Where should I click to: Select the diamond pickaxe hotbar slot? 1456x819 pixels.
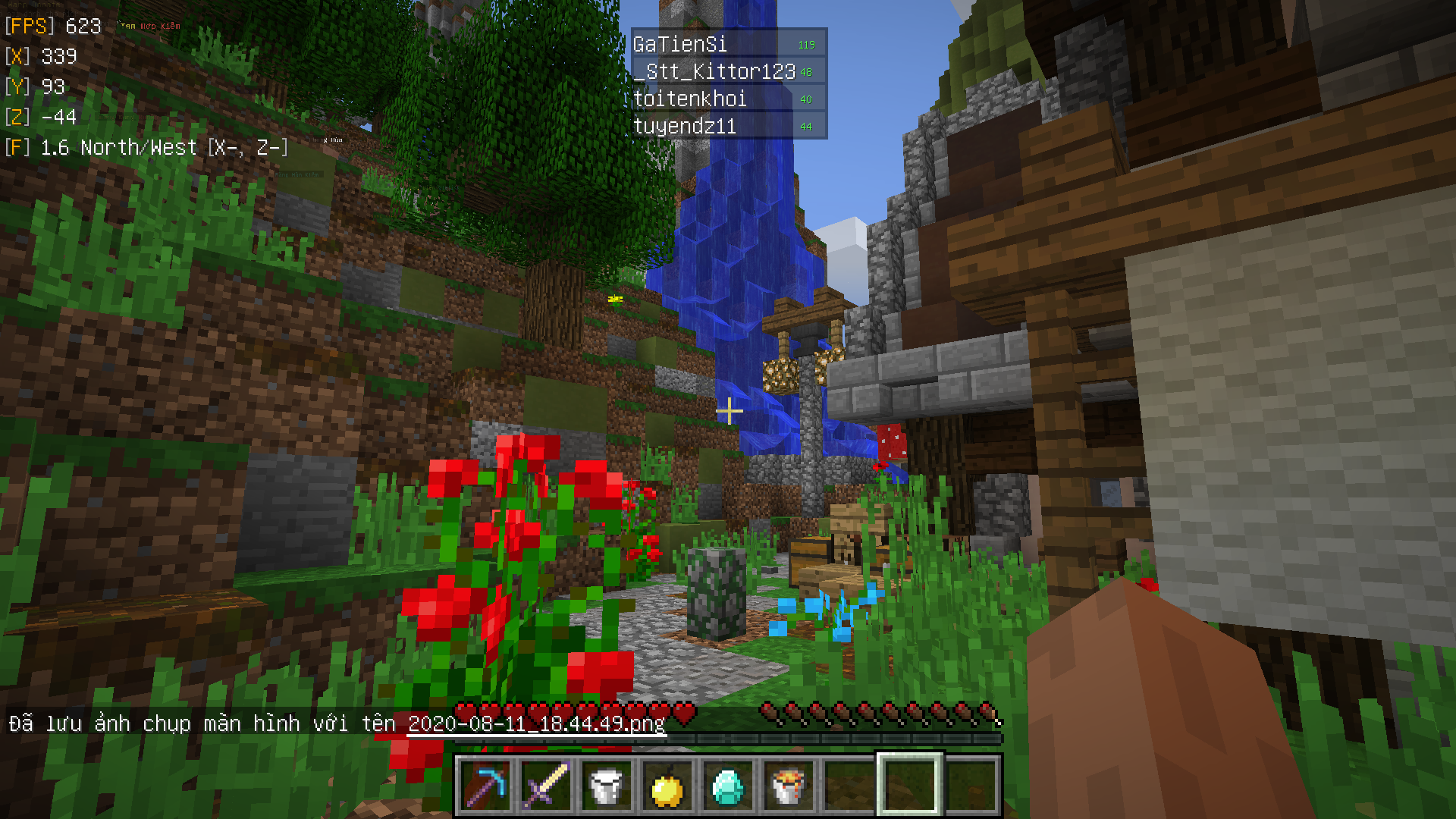pos(485,786)
